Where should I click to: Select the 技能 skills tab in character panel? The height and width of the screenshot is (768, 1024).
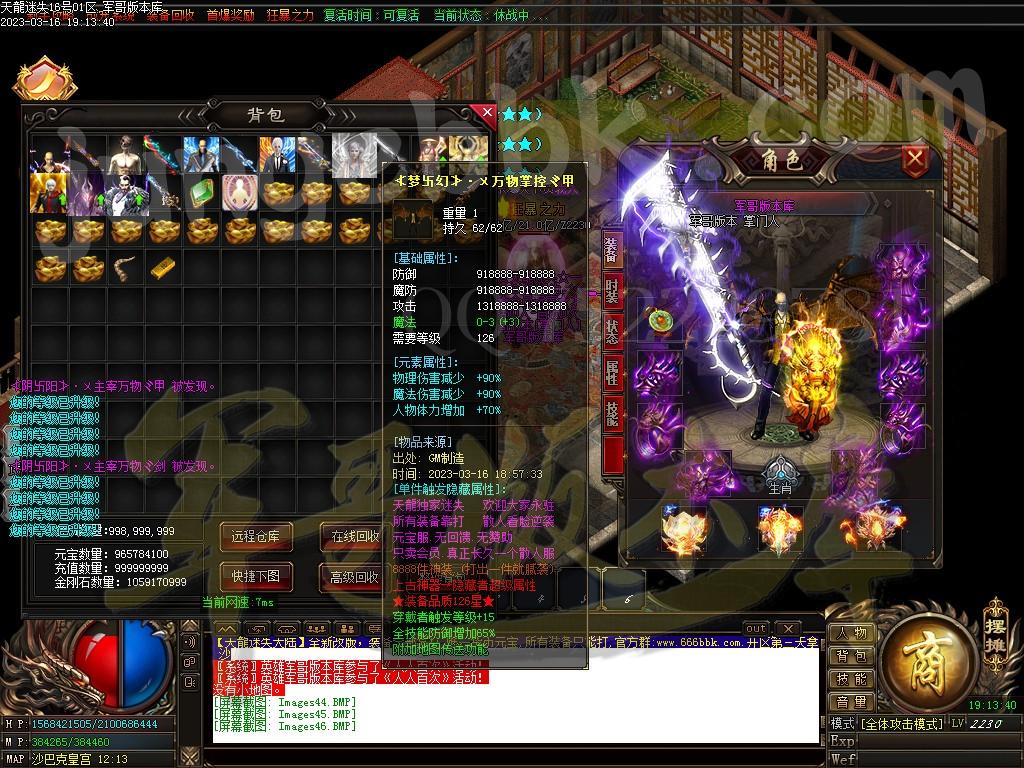coord(612,413)
